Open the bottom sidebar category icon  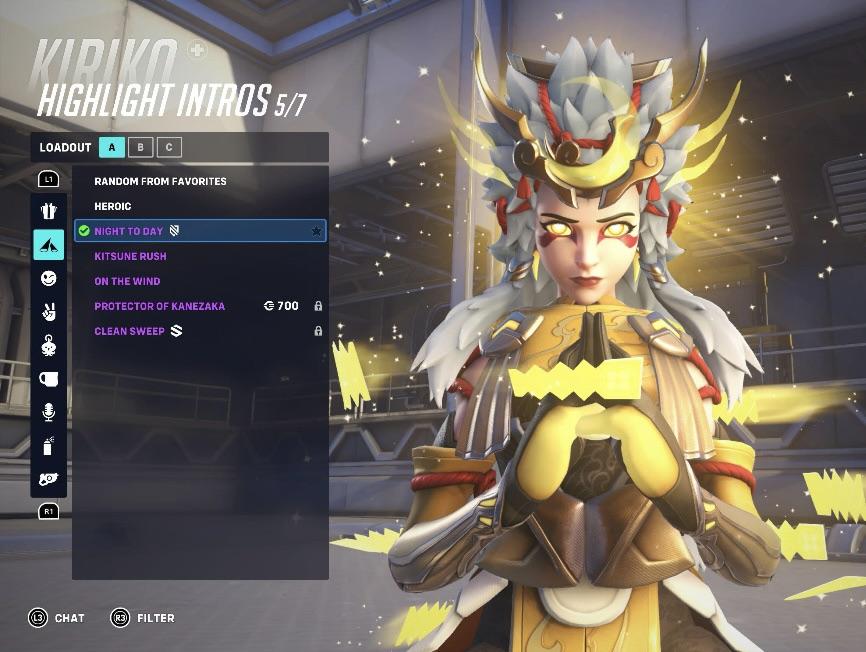pos(49,479)
